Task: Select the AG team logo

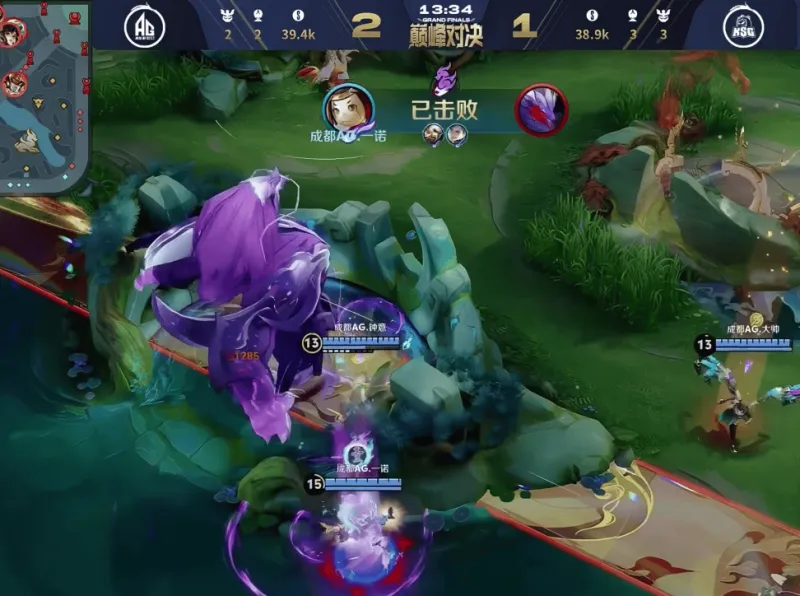Action: 144,27
